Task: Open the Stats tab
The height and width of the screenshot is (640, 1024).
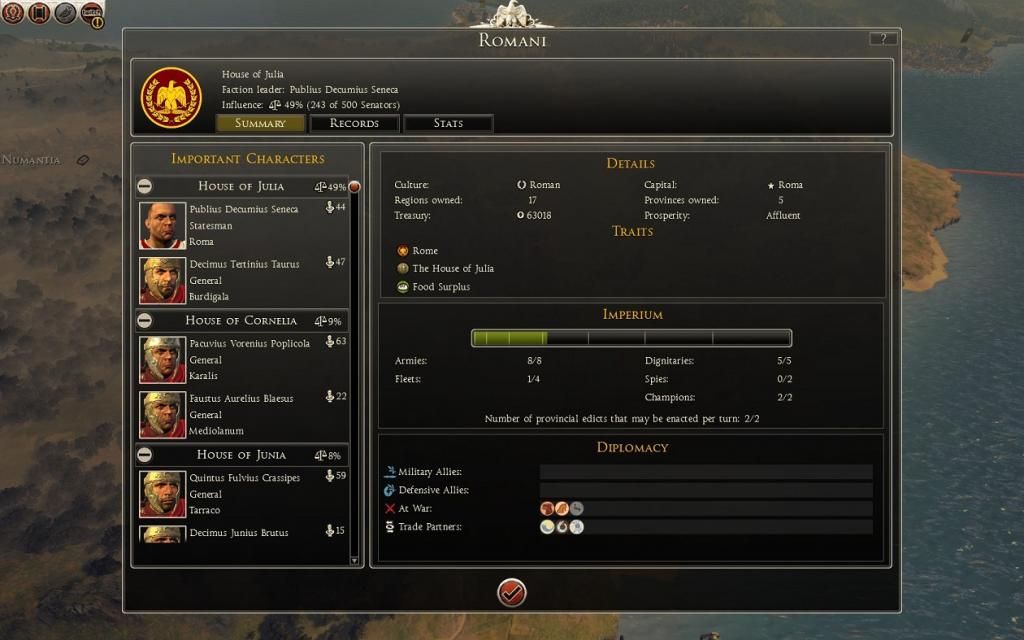Action: click(448, 123)
